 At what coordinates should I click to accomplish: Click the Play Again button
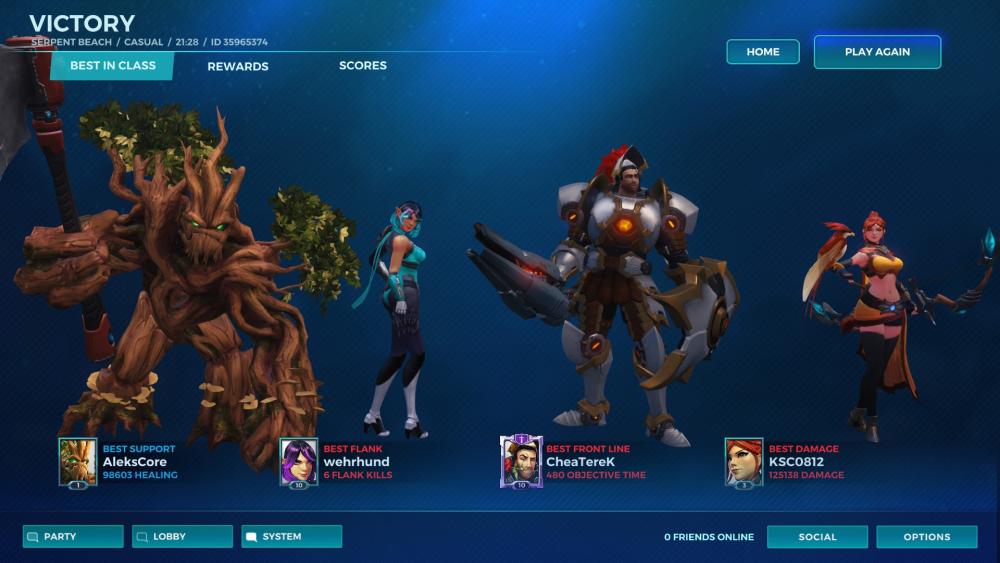point(877,52)
